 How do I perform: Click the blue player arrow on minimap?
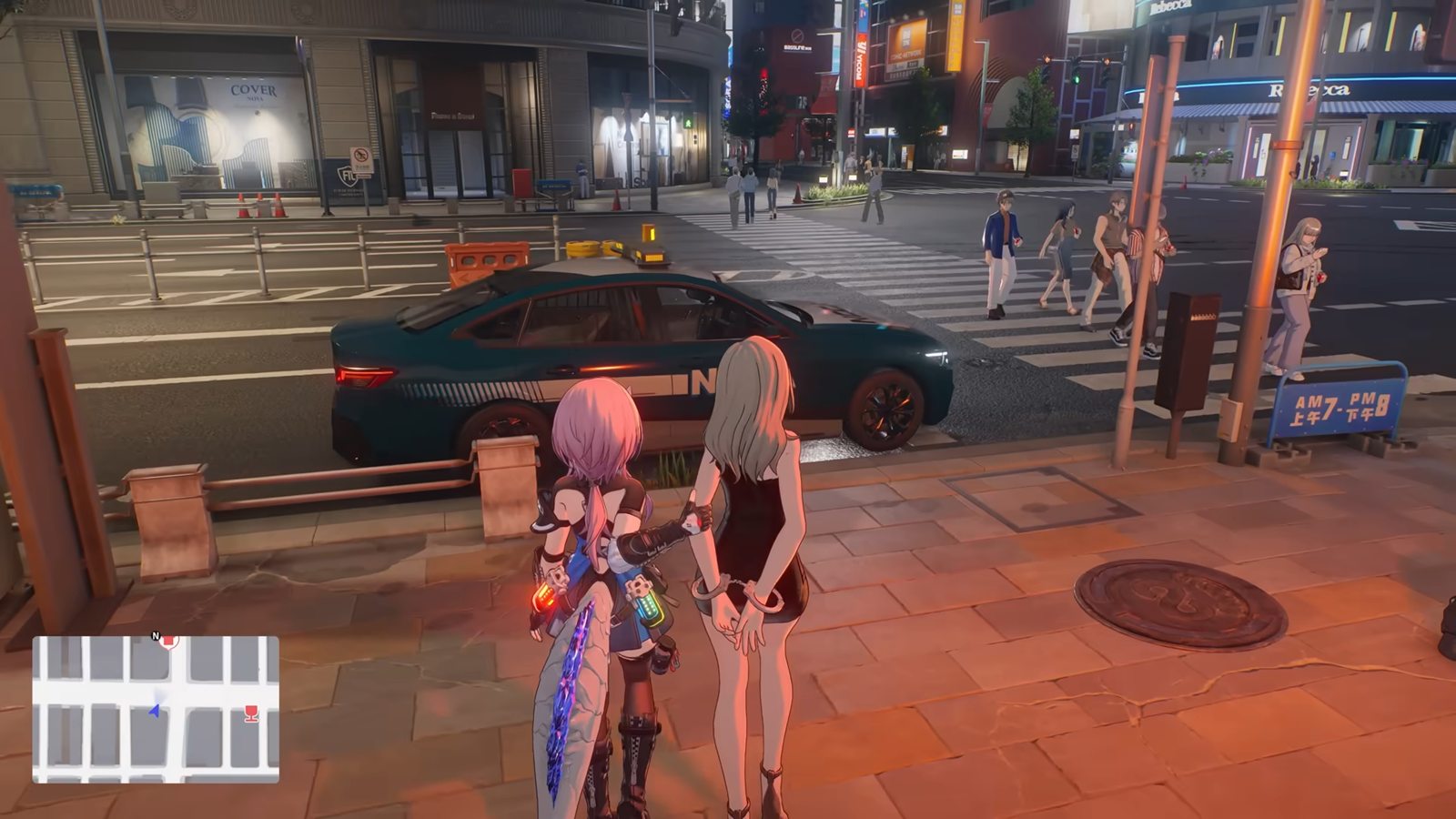coord(154,710)
